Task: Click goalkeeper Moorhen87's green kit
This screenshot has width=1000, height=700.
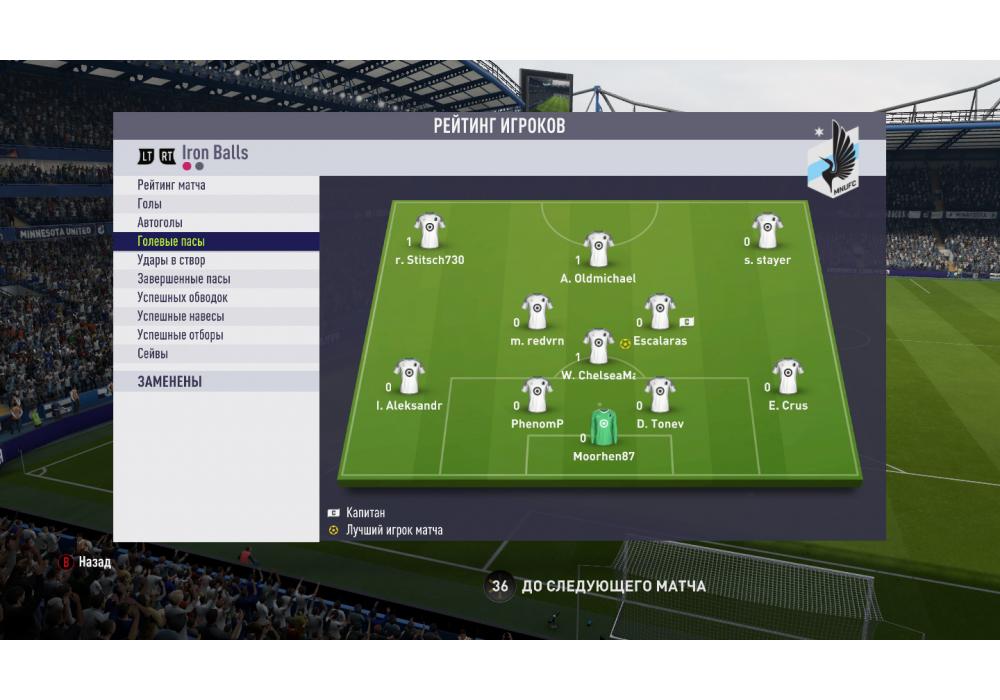Action: tap(601, 427)
